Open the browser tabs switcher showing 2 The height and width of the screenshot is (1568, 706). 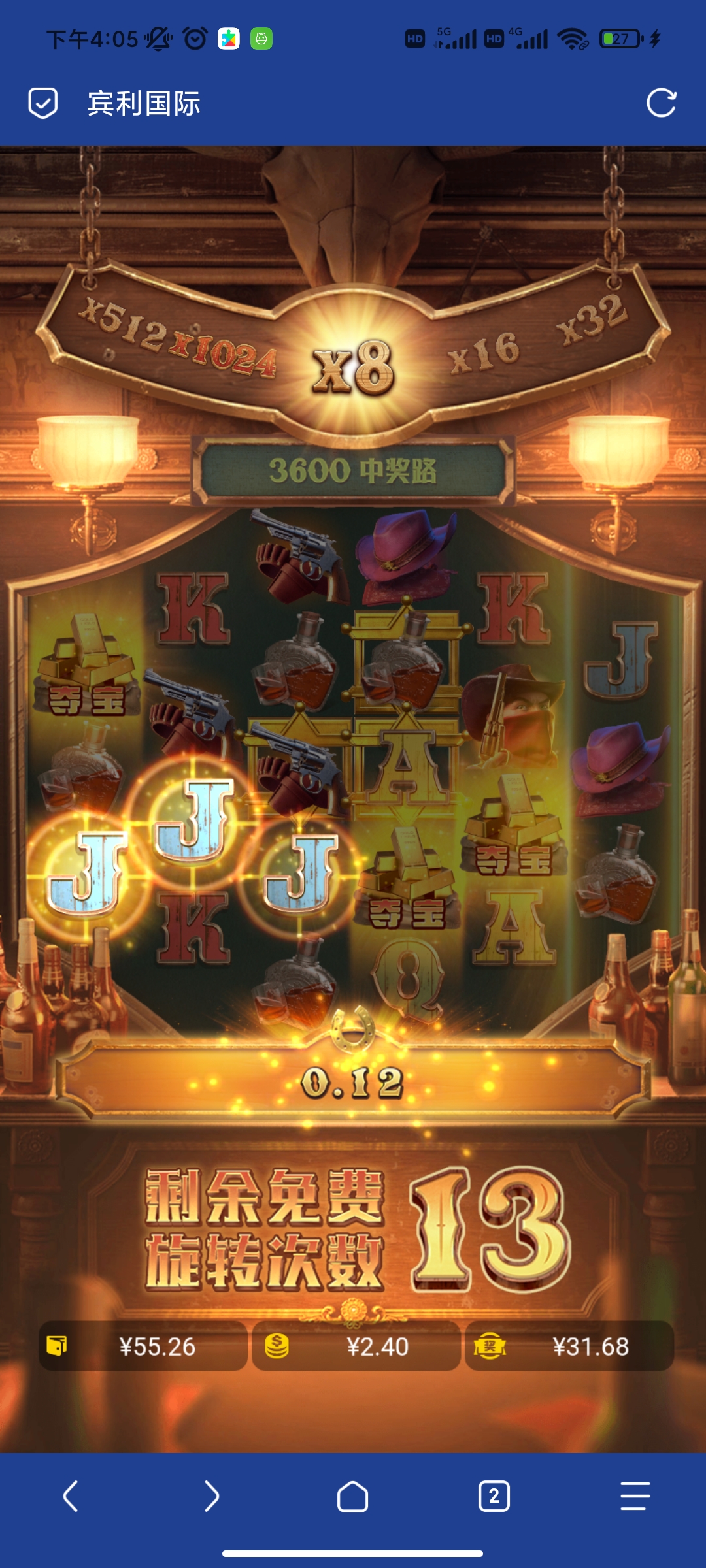[494, 1495]
